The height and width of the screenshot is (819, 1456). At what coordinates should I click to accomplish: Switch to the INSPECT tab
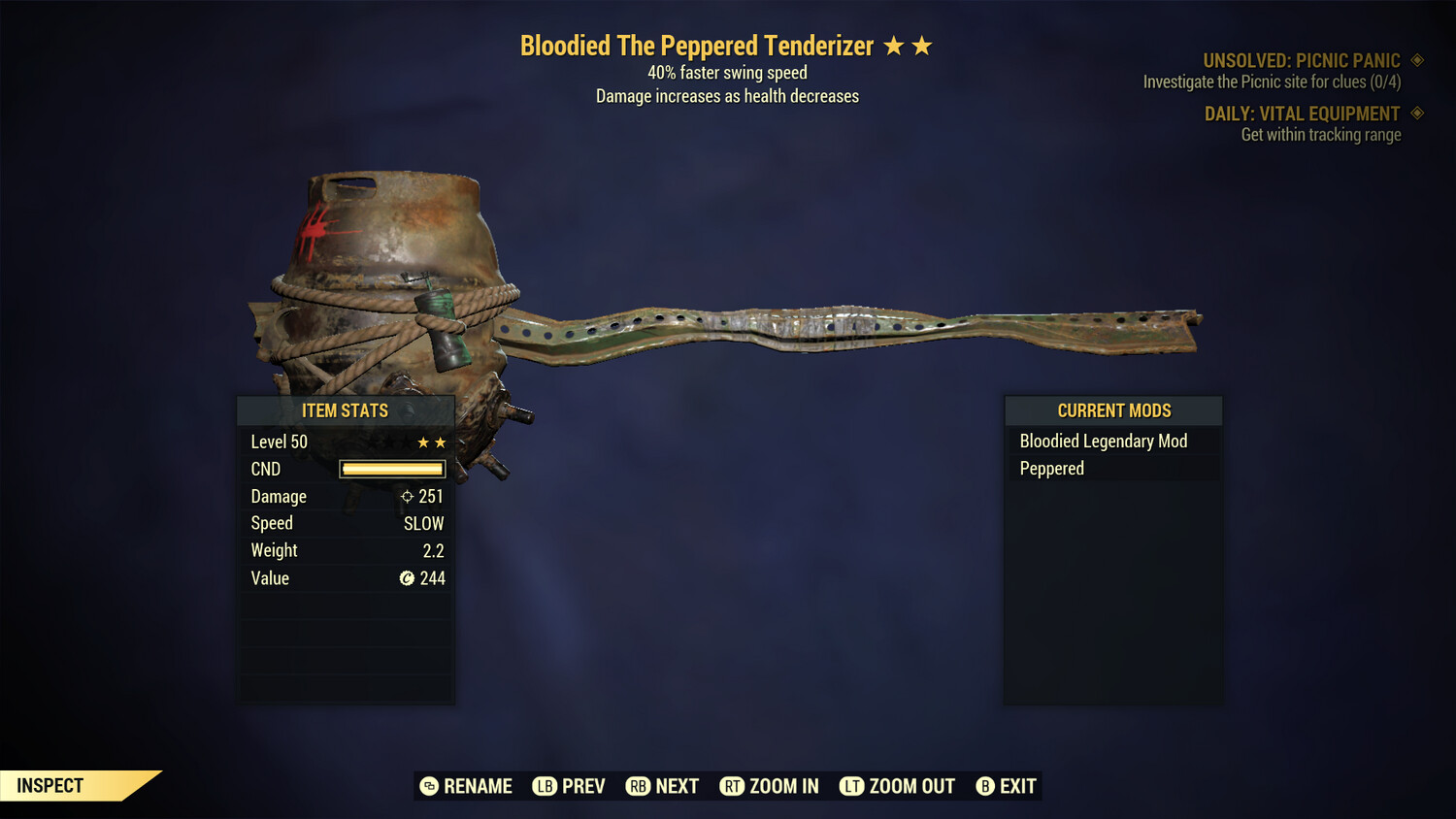coord(50,785)
